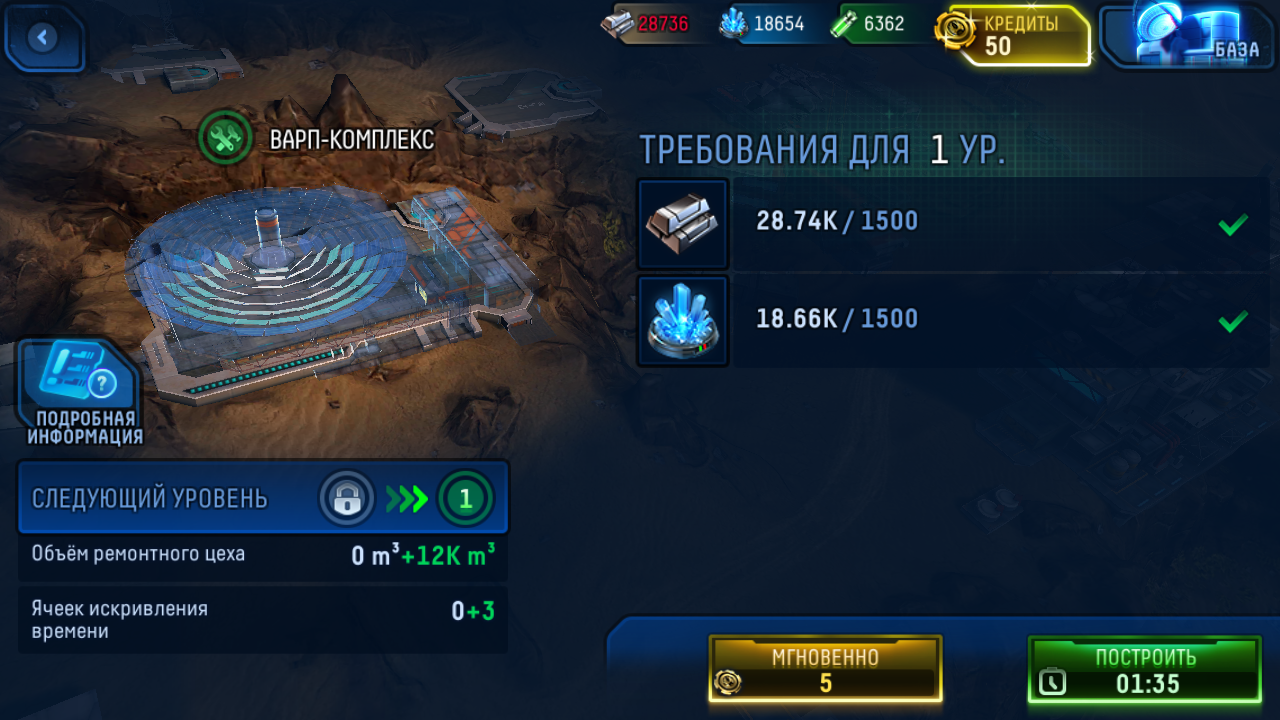1280x720 pixels.
Task: Tap the Следующий уровень header bar
Action: [262, 498]
